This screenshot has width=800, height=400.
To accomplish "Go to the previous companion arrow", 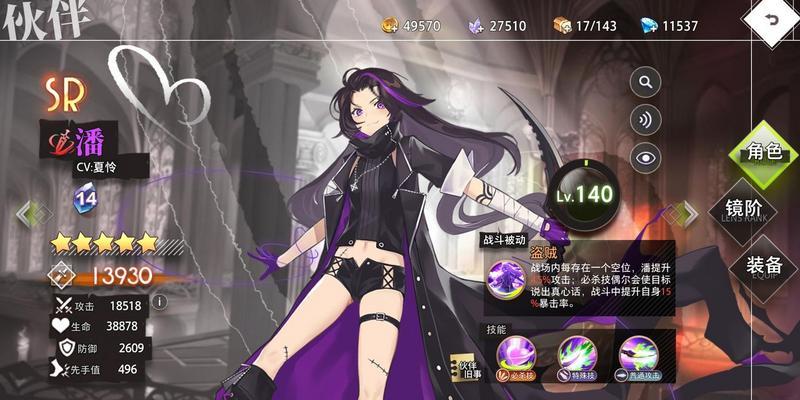I will tap(28, 212).
